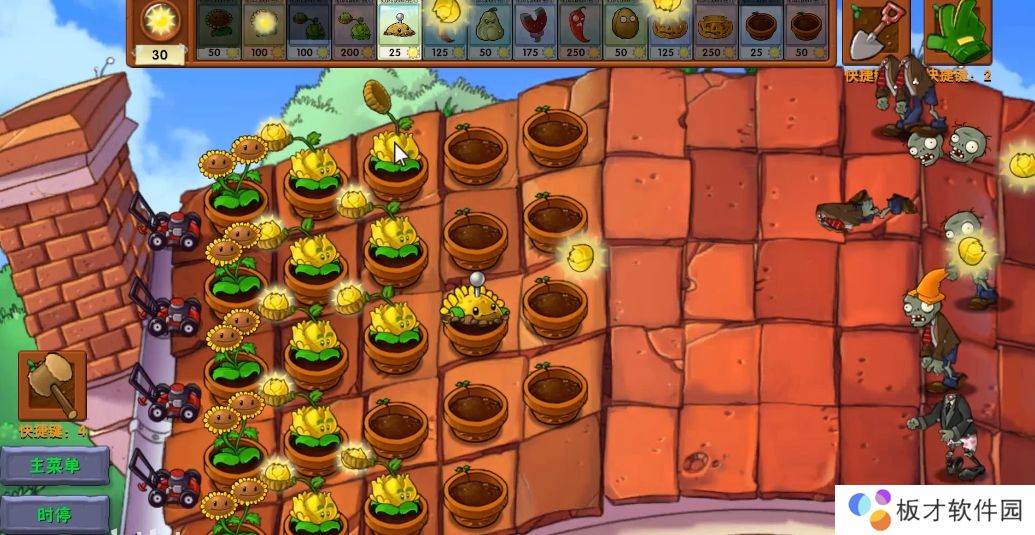Select the Wall-nut seed packet
1035x535 pixels.
(x=625, y=30)
